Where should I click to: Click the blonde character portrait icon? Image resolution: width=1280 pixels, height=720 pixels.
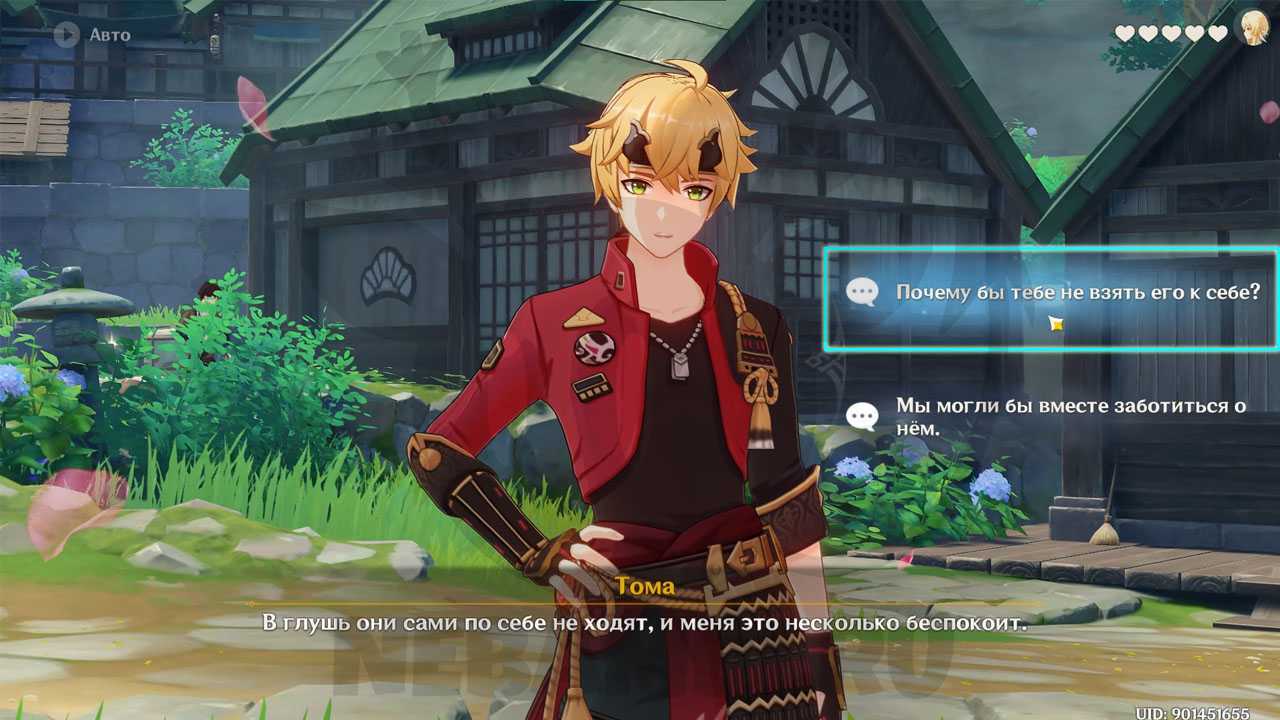pyautogui.click(x=1252, y=30)
